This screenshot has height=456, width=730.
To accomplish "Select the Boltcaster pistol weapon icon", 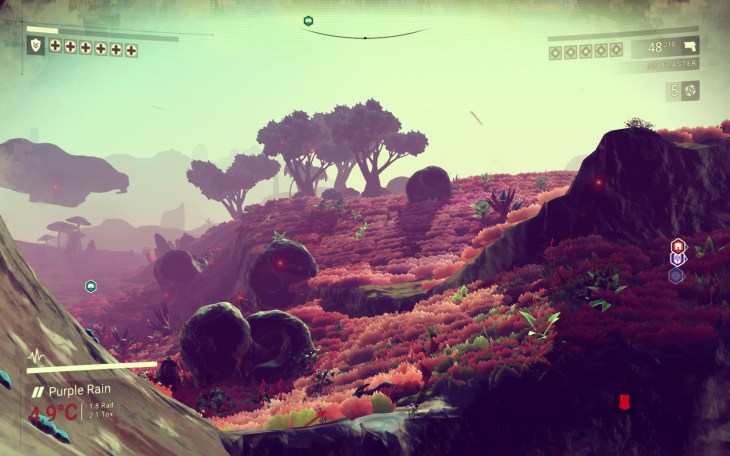I will tap(688, 45).
